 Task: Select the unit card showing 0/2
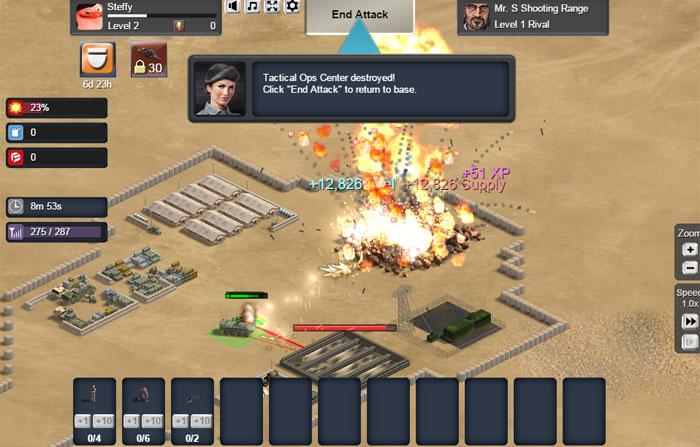point(193,404)
